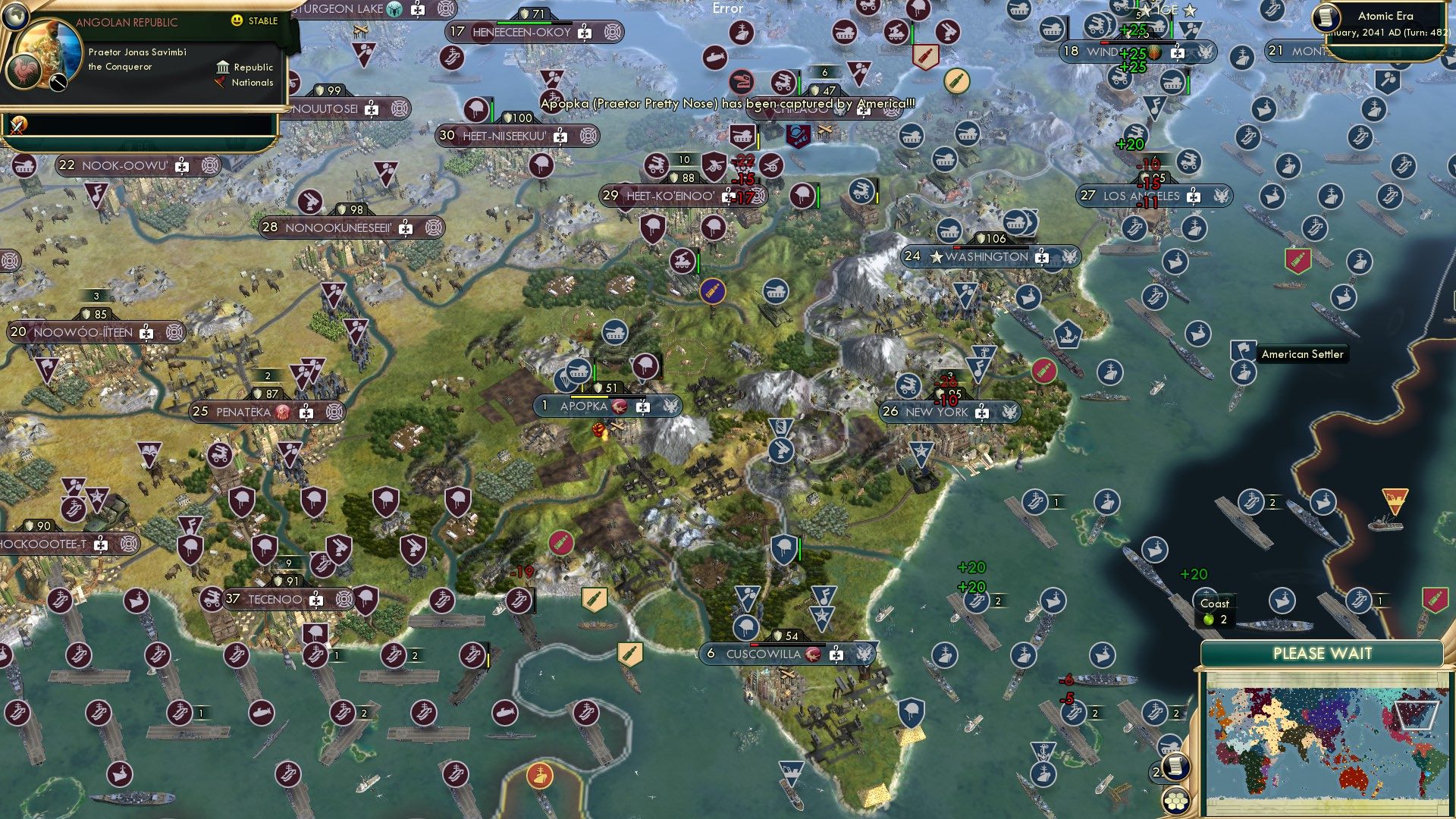Click Apopka's yellow production progress bar
This screenshot has width=1456, height=819.
tap(589, 397)
